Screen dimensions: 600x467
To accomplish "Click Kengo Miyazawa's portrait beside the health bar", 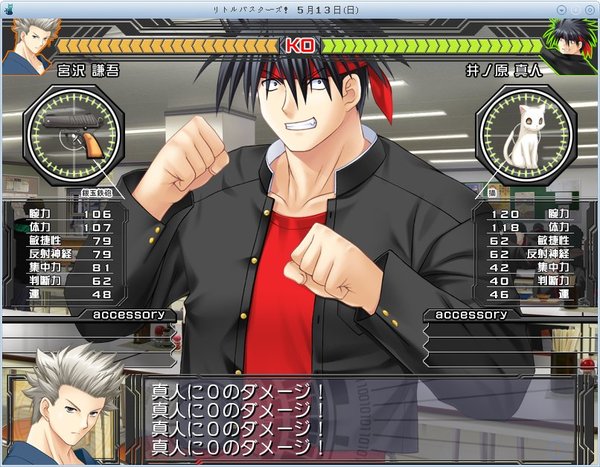I will pos(27,44).
